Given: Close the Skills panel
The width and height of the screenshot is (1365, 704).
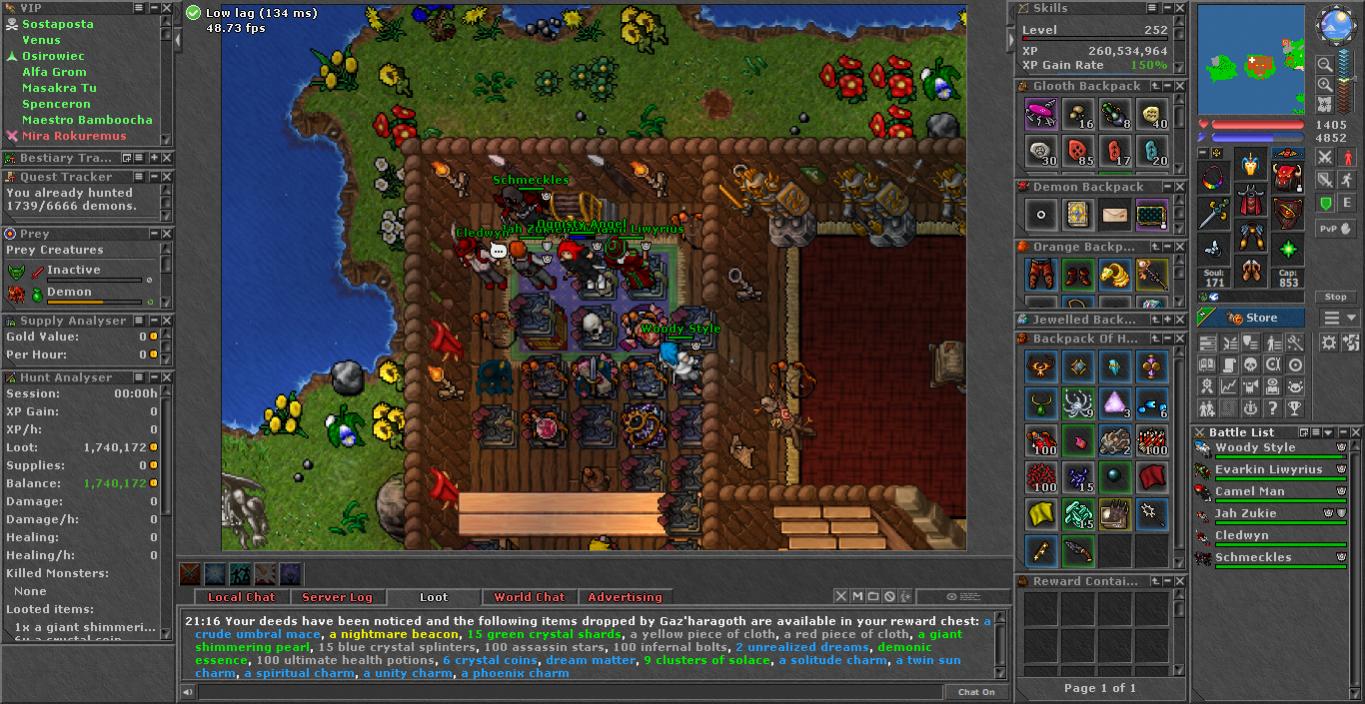Looking at the screenshot, I should [x=1179, y=8].
